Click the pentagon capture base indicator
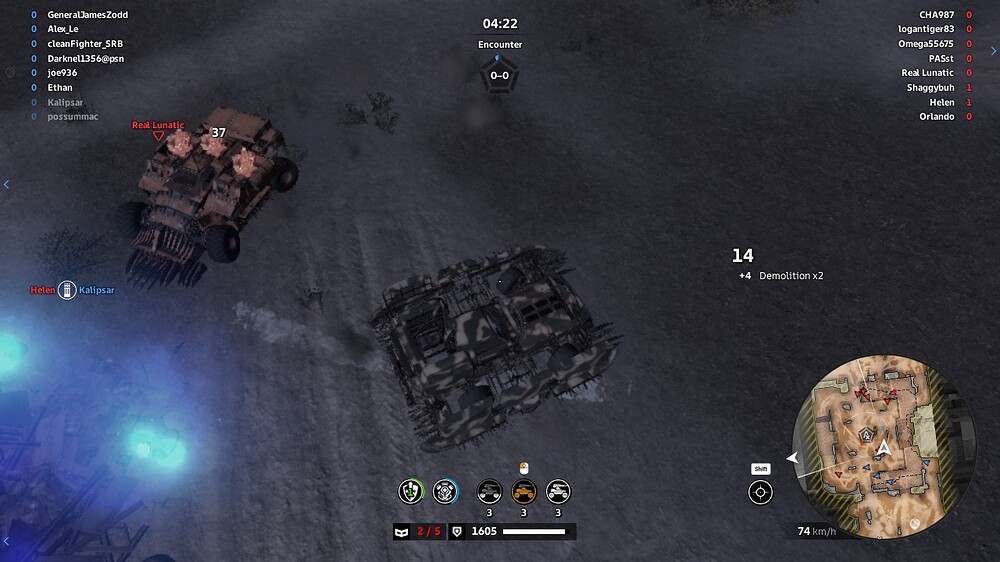The width and height of the screenshot is (1000, 562). 500,76
